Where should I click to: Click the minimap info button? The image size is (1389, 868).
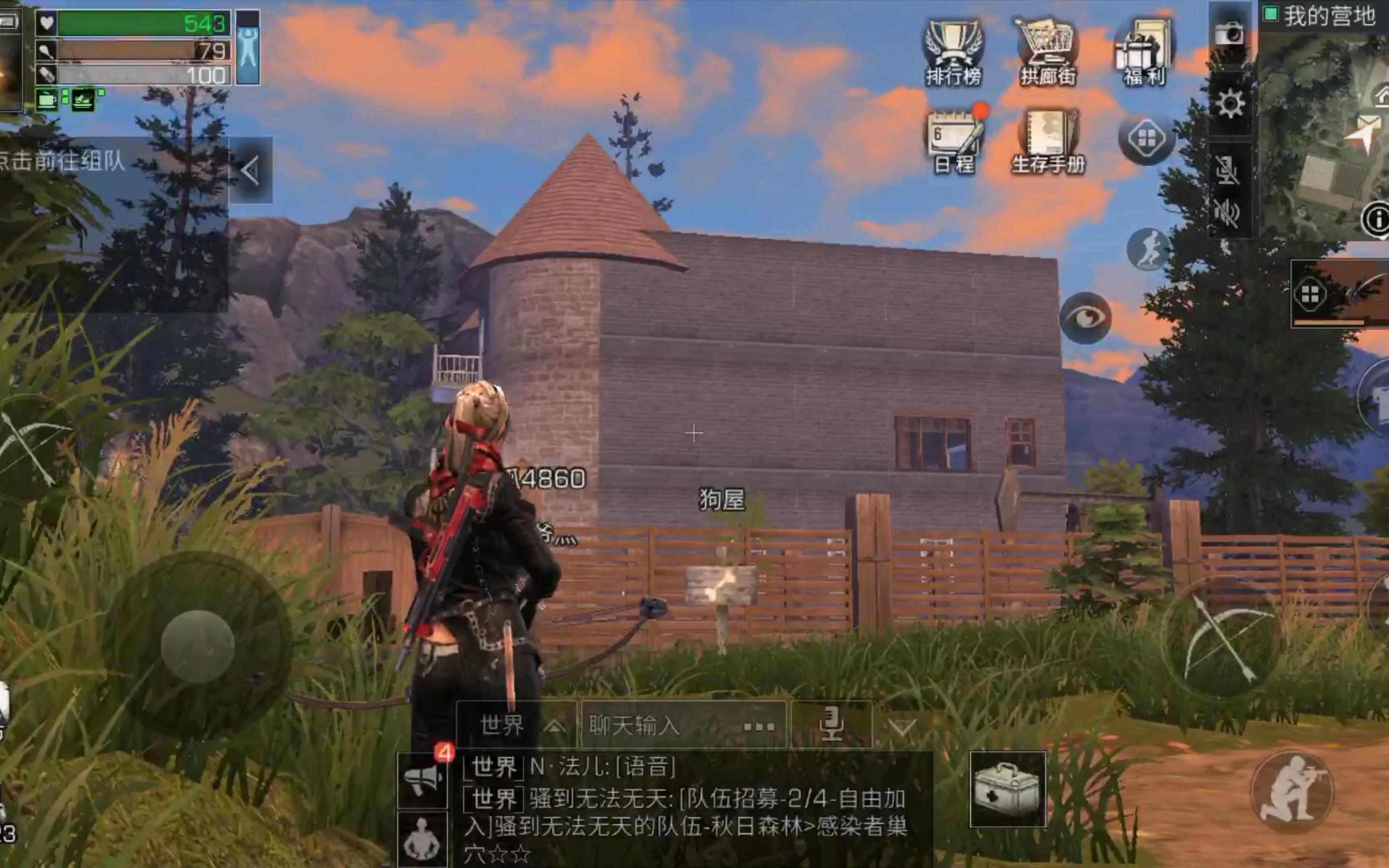click(1376, 219)
